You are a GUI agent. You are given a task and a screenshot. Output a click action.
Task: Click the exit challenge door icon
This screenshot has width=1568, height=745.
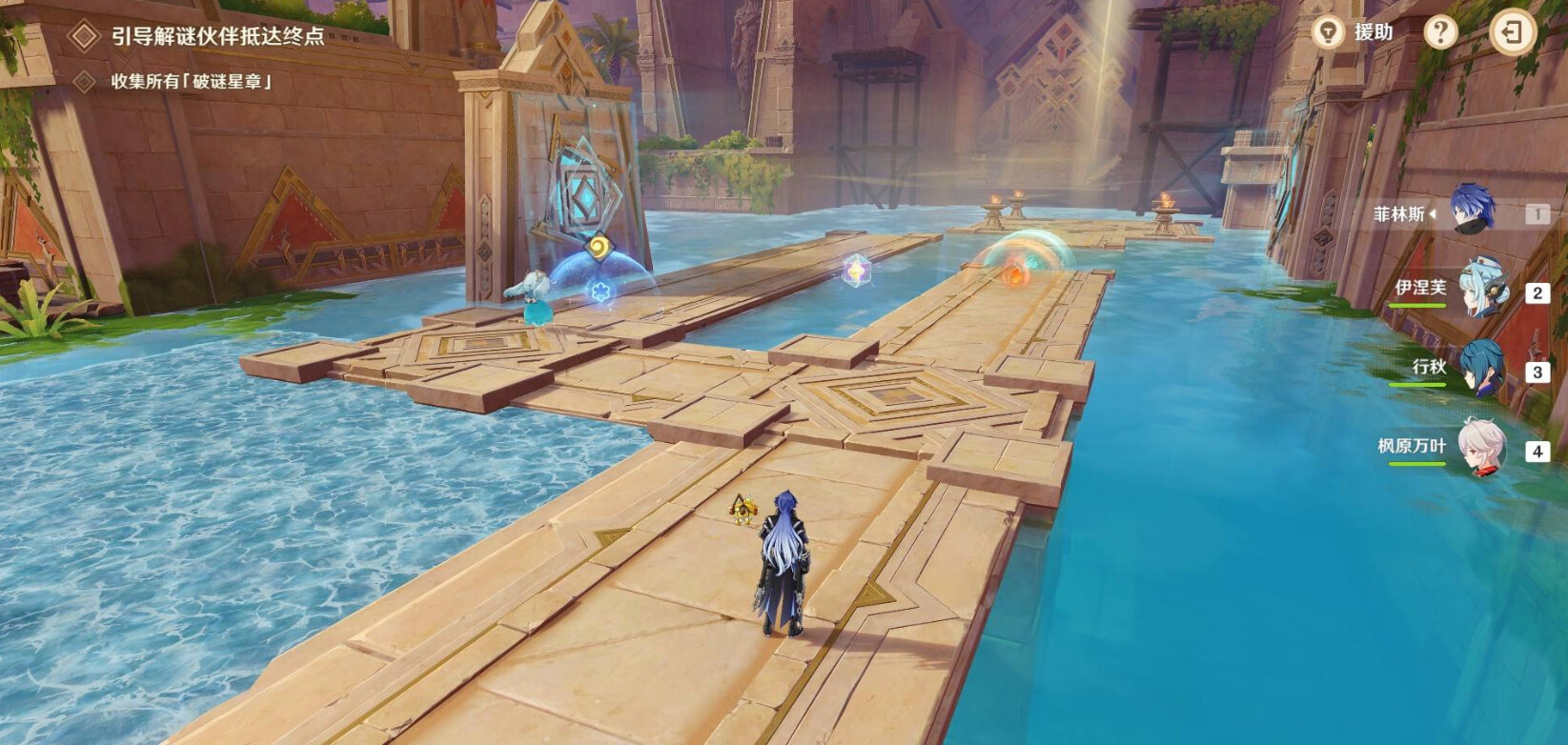(1512, 32)
